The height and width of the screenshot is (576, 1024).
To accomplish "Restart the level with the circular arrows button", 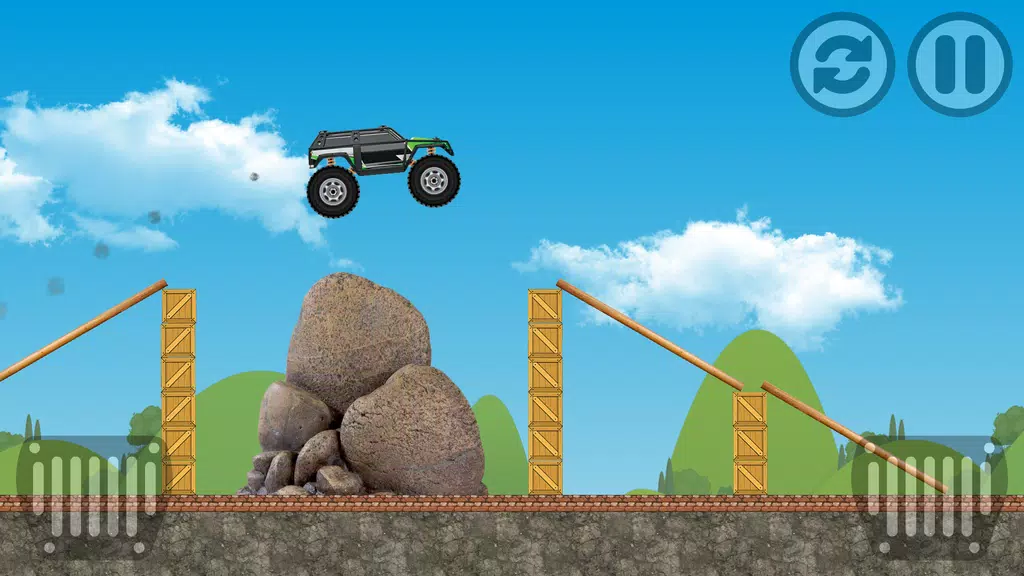I will click(842, 64).
